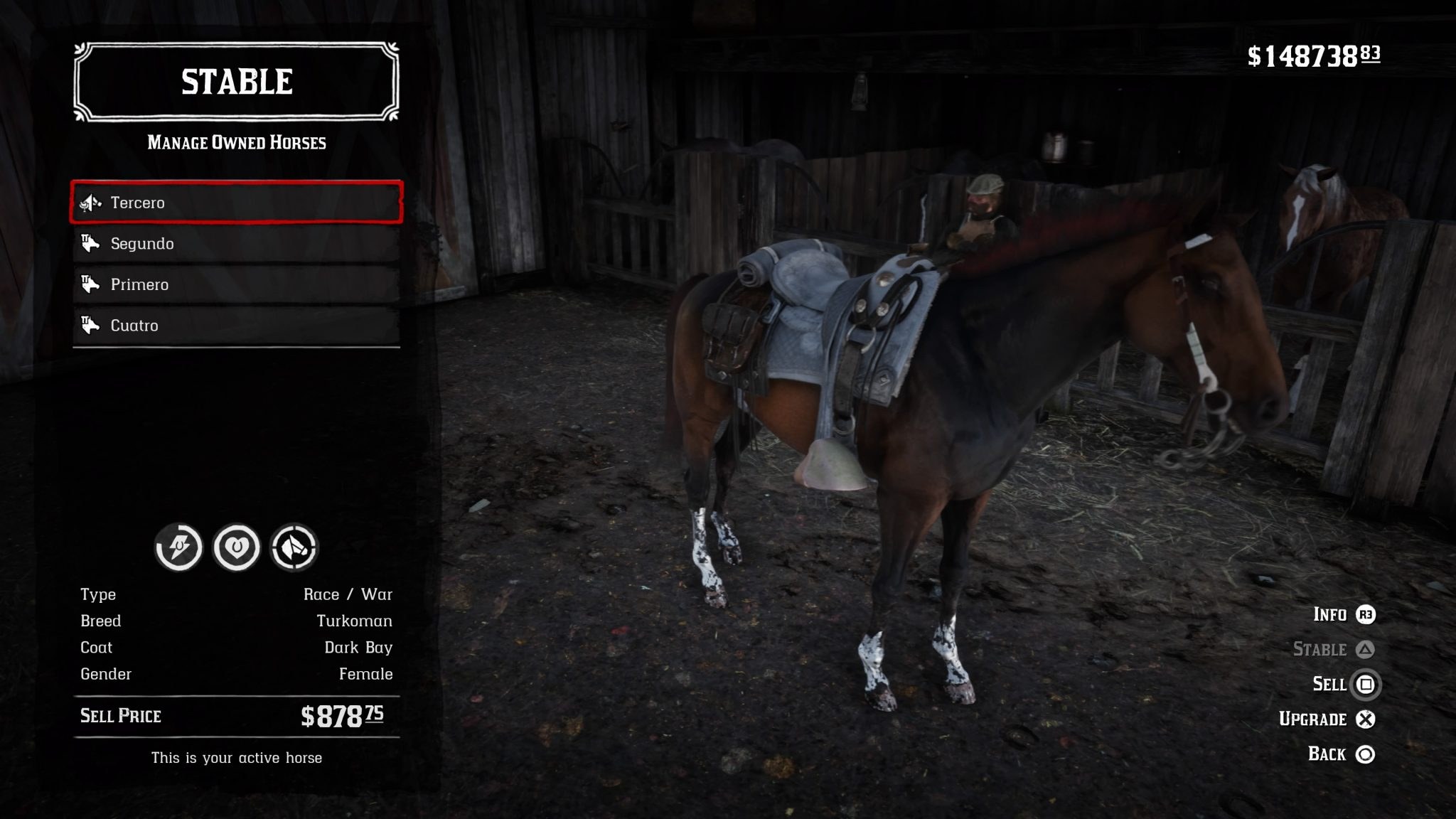Click the horse health heart icon

coord(237,547)
